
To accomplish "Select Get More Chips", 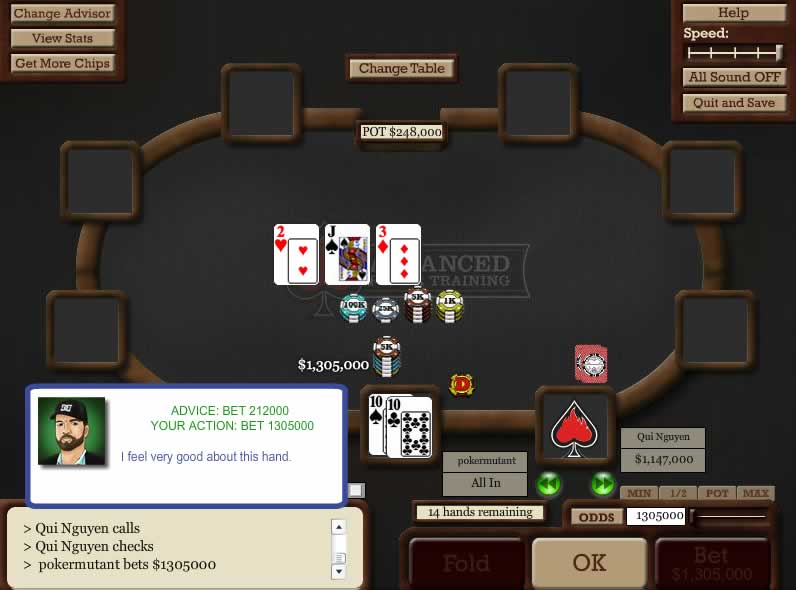I will pyautogui.click(x=62, y=63).
